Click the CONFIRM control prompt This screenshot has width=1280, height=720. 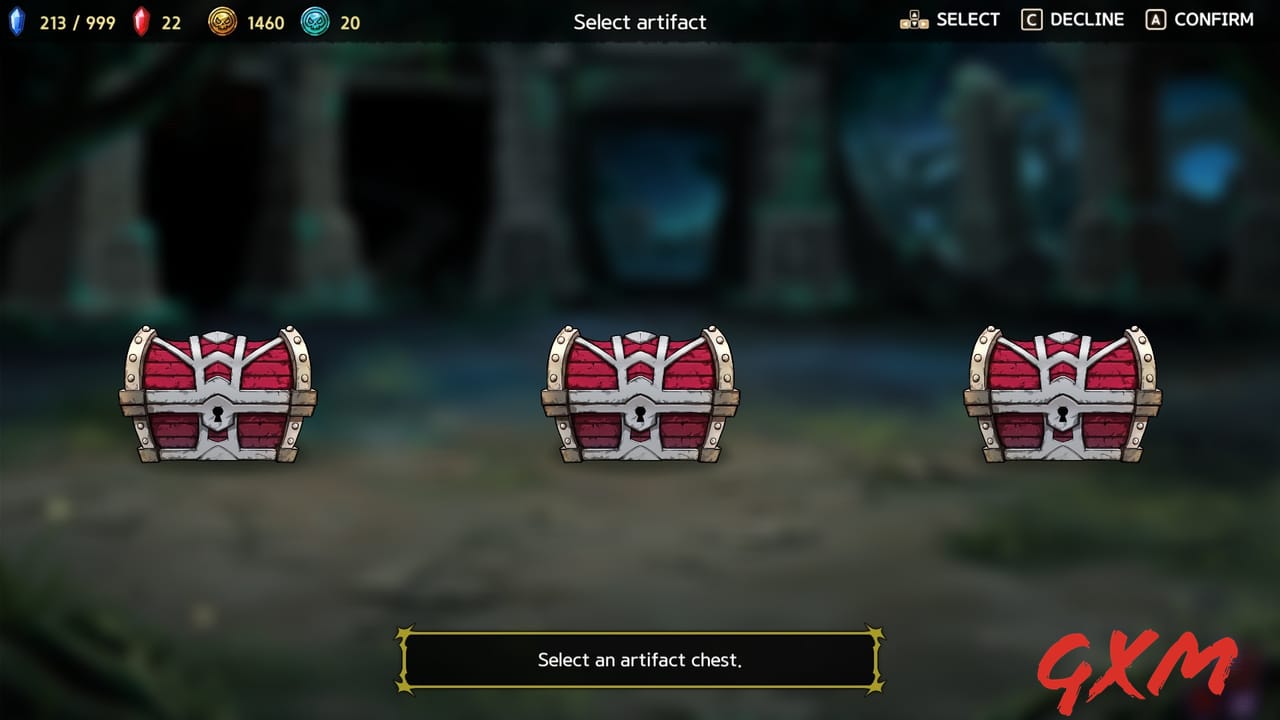point(1213,18)
